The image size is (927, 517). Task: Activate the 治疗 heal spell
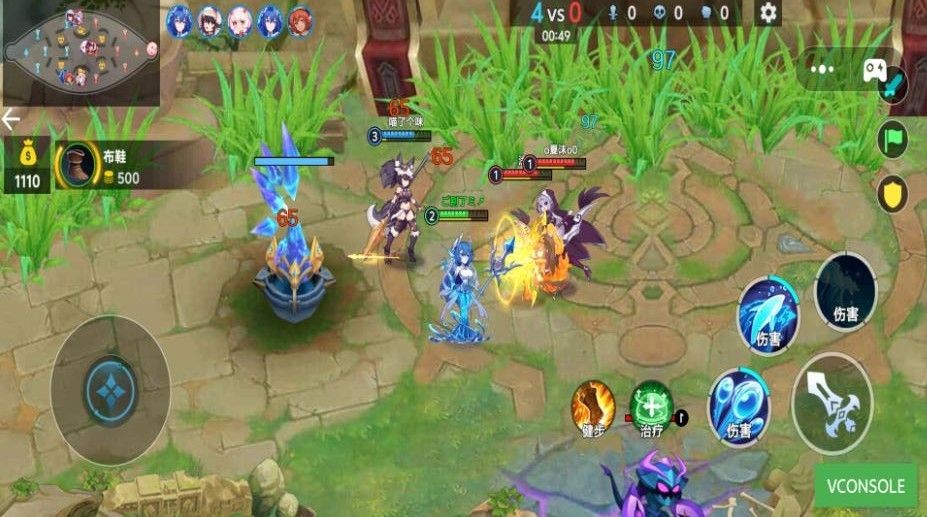pos(651,406)
